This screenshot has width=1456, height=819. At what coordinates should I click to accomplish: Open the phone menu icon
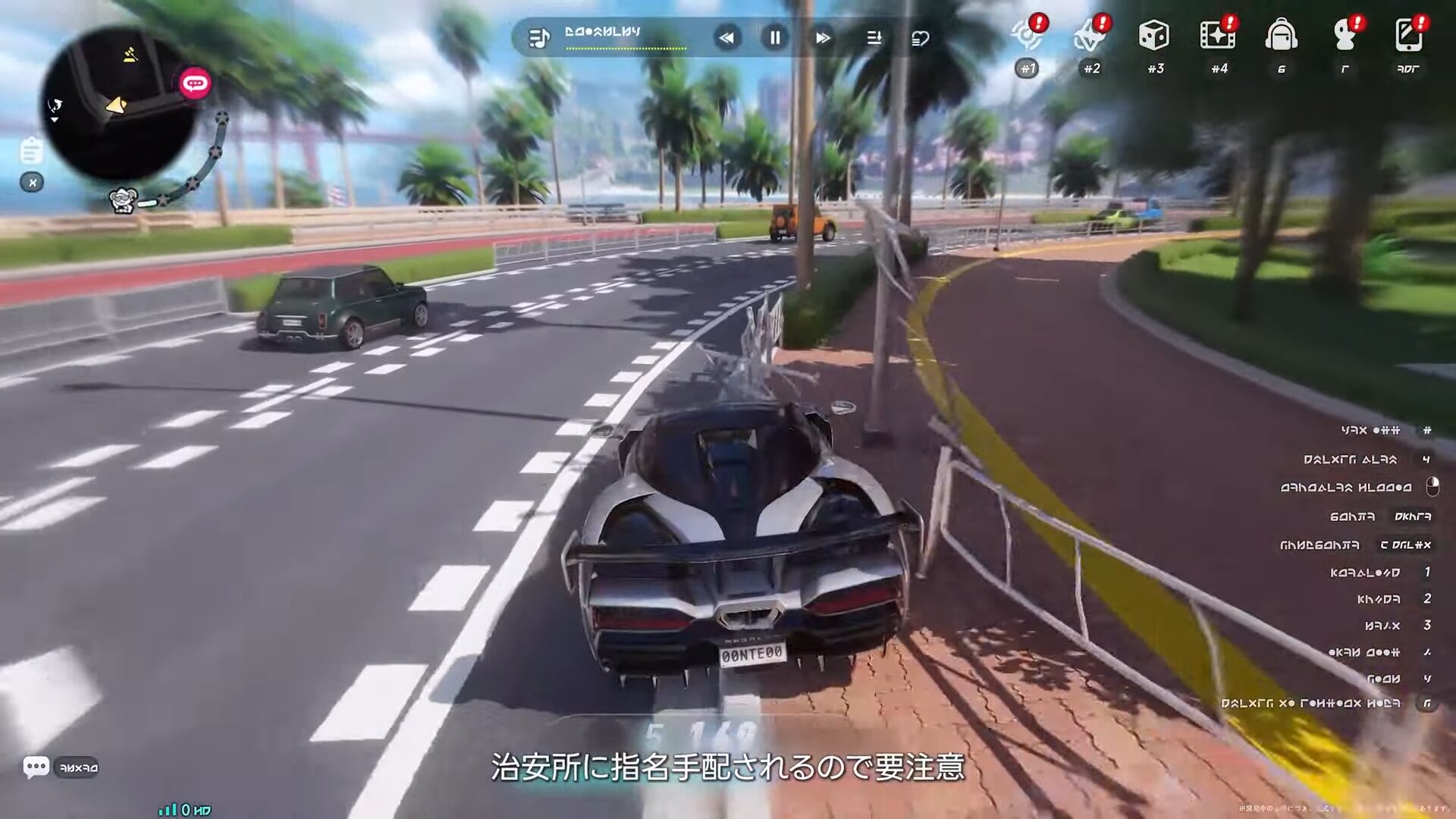click(x=1408, y=36)
